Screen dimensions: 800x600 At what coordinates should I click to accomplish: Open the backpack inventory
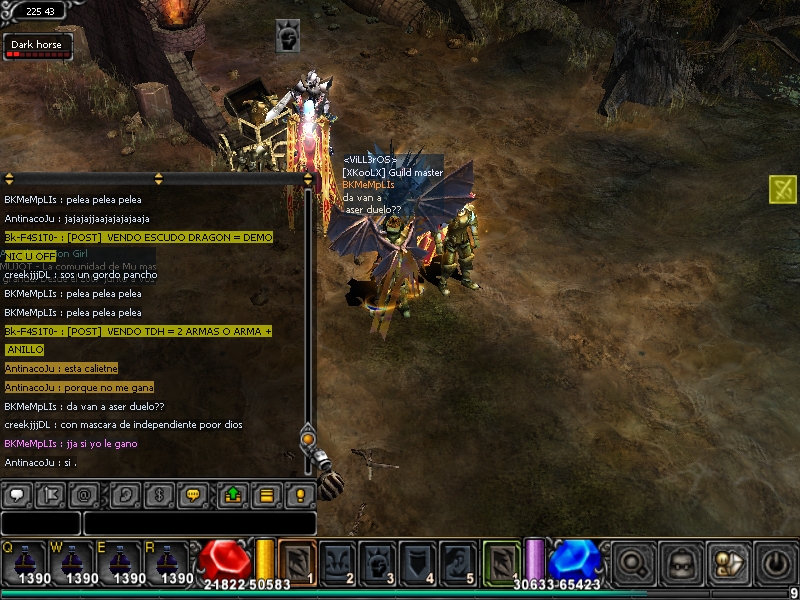coord(682,563)
